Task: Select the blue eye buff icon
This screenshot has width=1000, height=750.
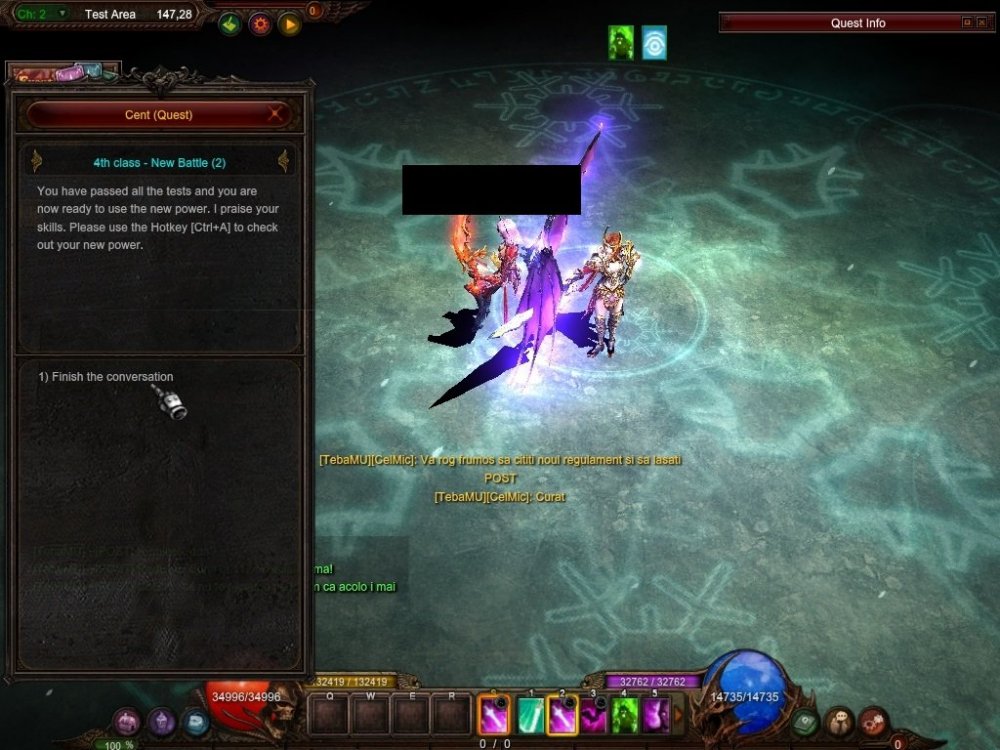Action: point(654,42)
